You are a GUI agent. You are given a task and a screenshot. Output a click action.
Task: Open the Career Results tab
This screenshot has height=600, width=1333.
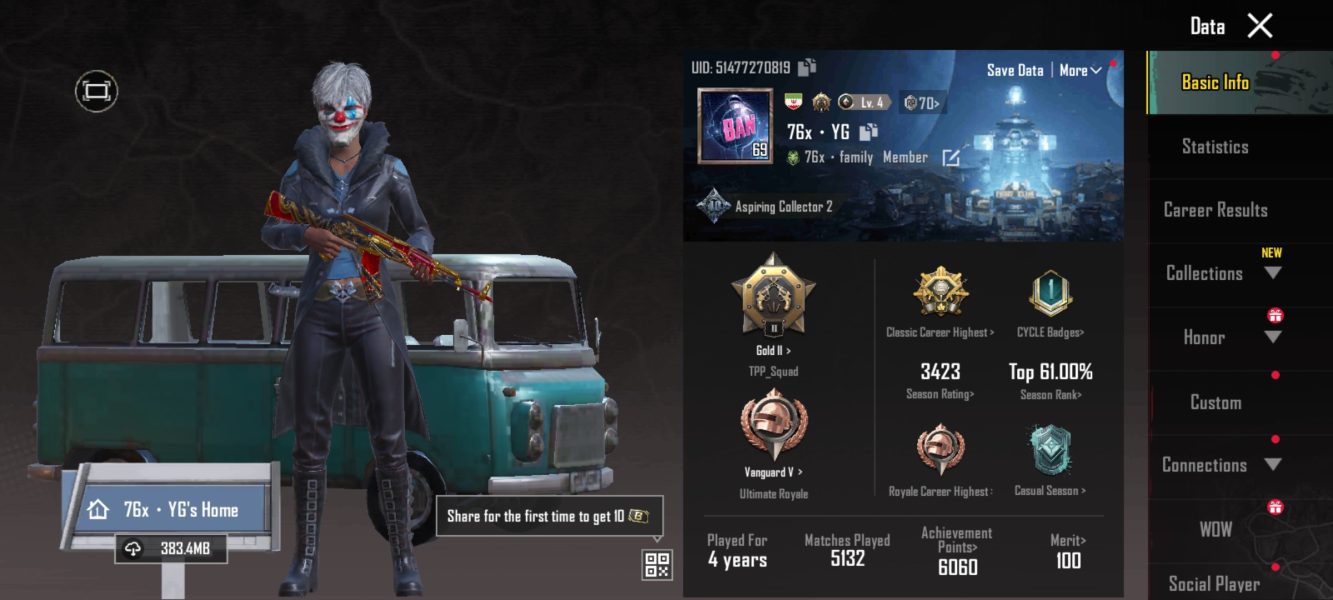(x=1215, y=210)
